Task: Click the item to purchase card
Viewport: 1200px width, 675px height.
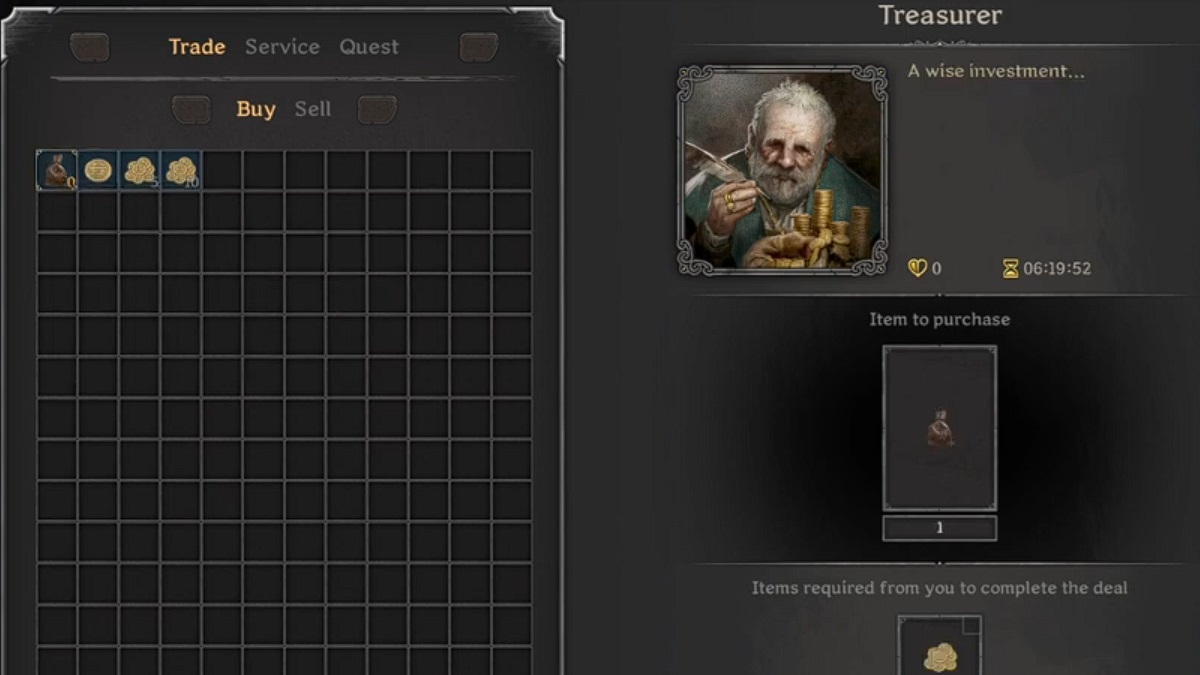Action: click(x=939, y=428)
